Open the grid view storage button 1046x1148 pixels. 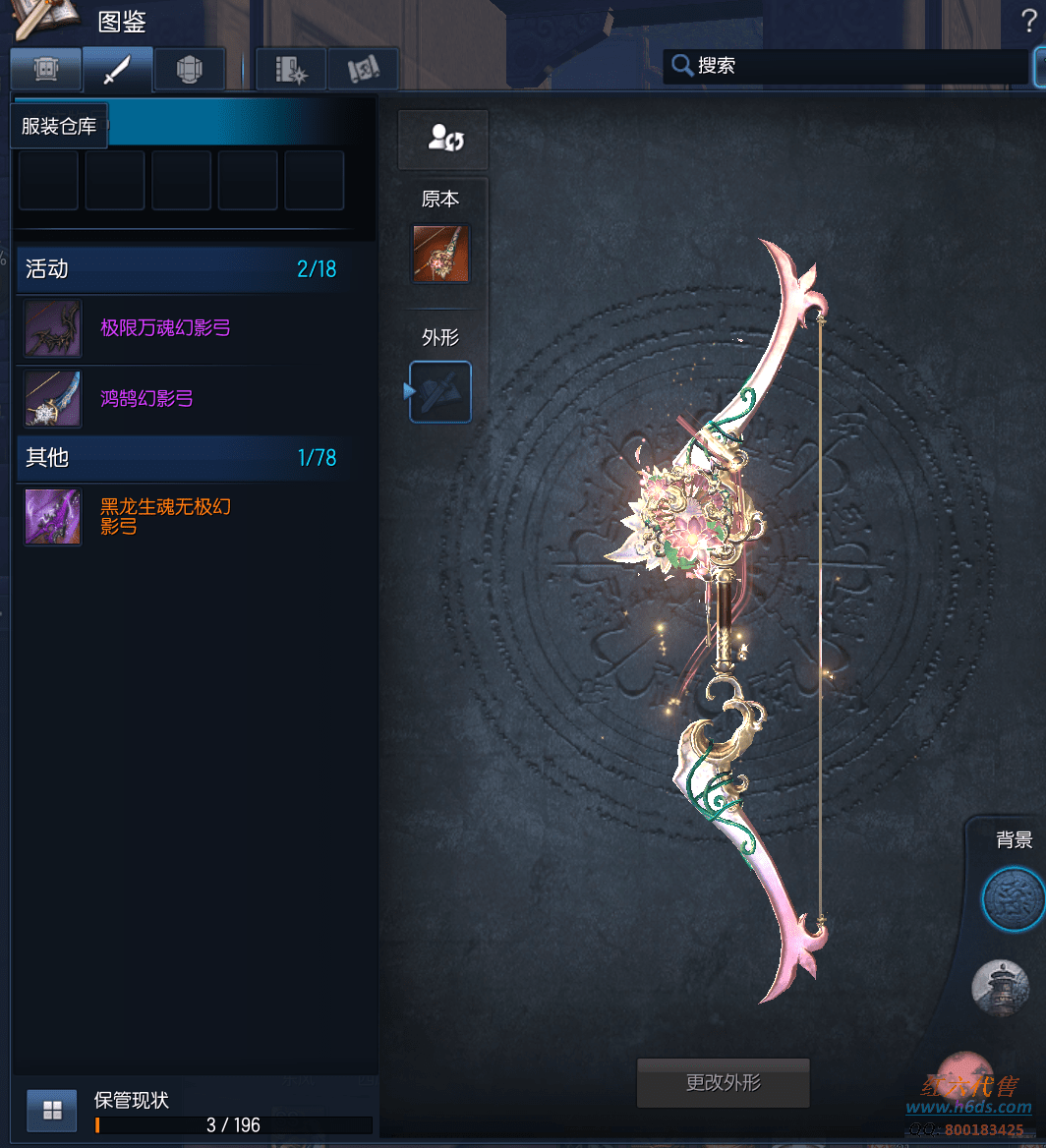pyautogui.click(x=52, y=1111)
